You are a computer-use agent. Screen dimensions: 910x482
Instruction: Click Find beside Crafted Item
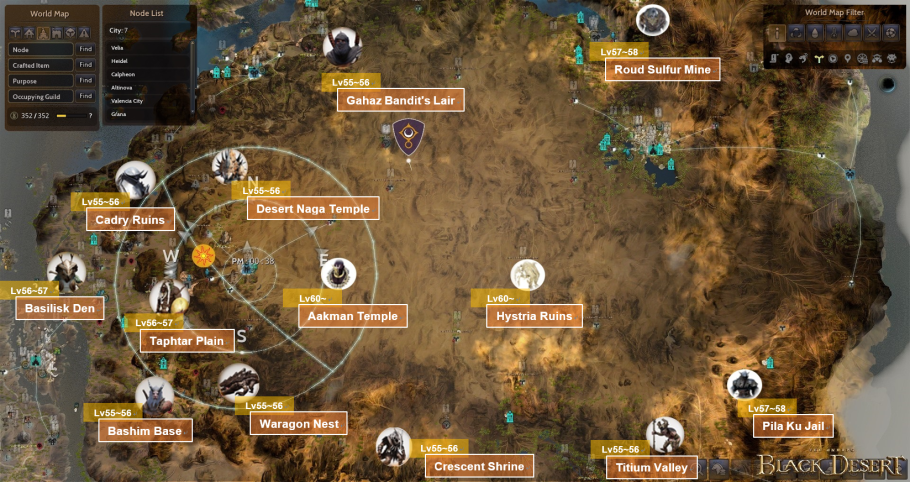pos(85,65)
